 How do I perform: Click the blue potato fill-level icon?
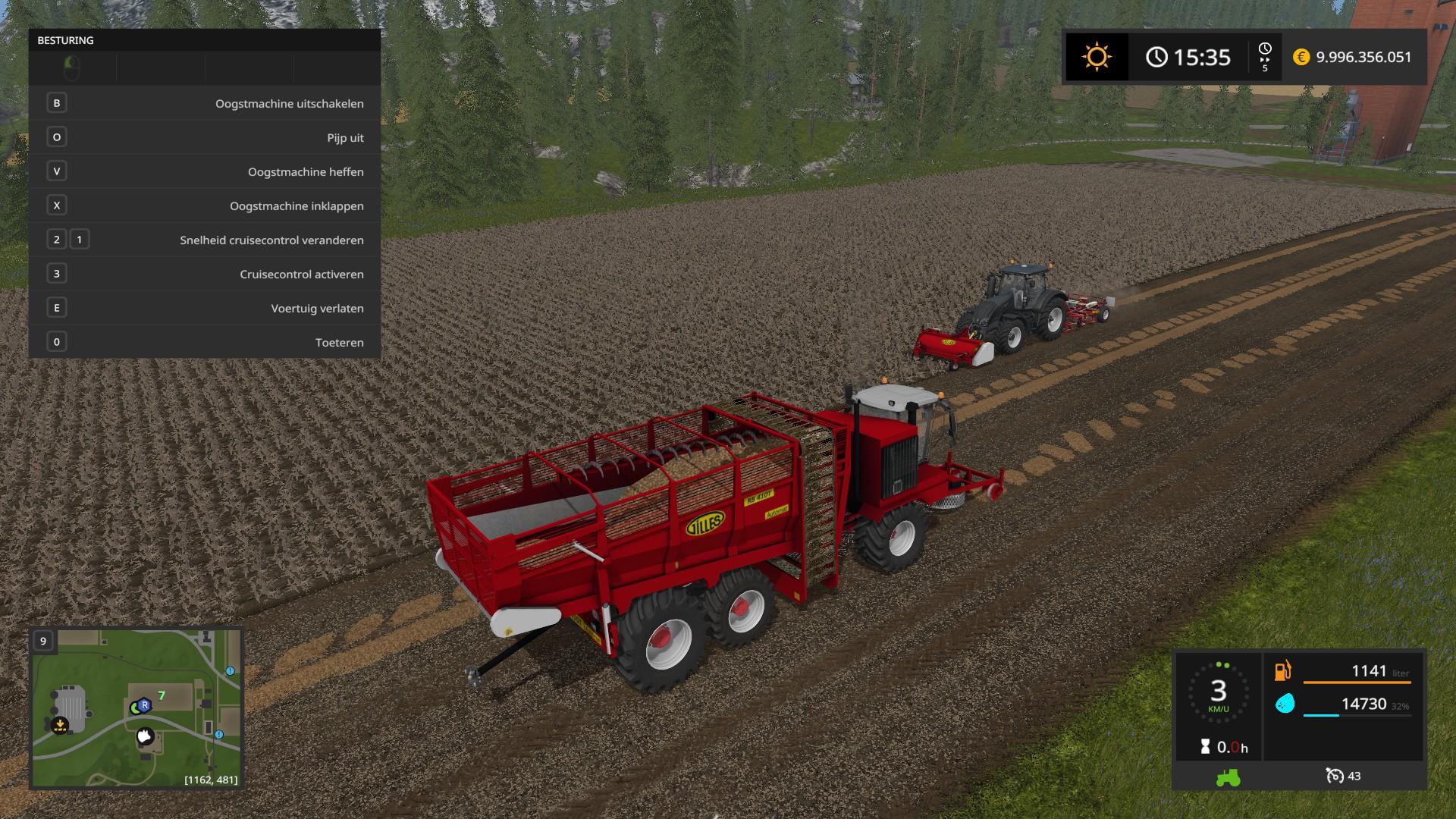point(1285,704)
